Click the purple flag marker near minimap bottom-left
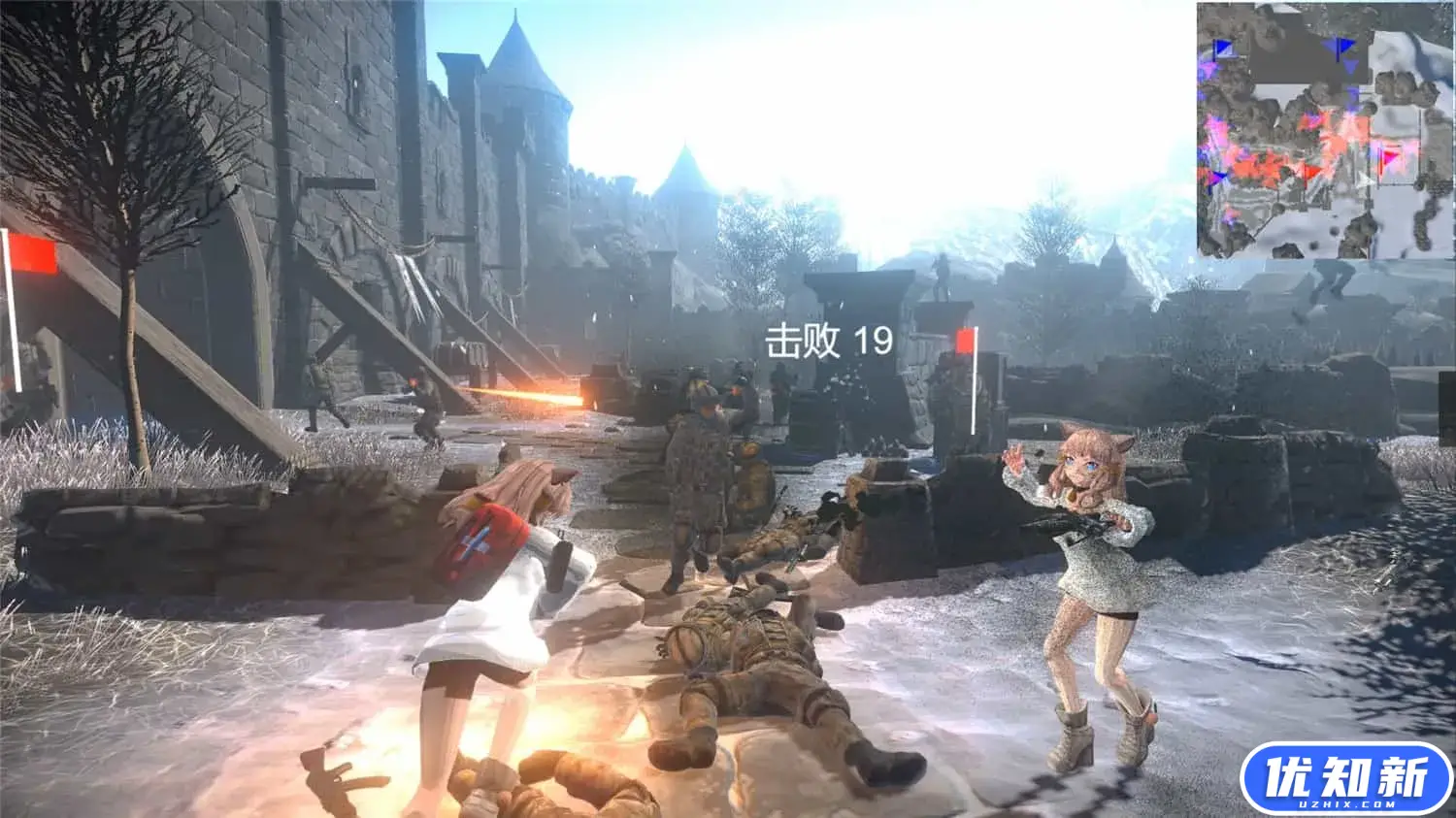The width and height of the screenshot is (1456, 818). 1217,177
